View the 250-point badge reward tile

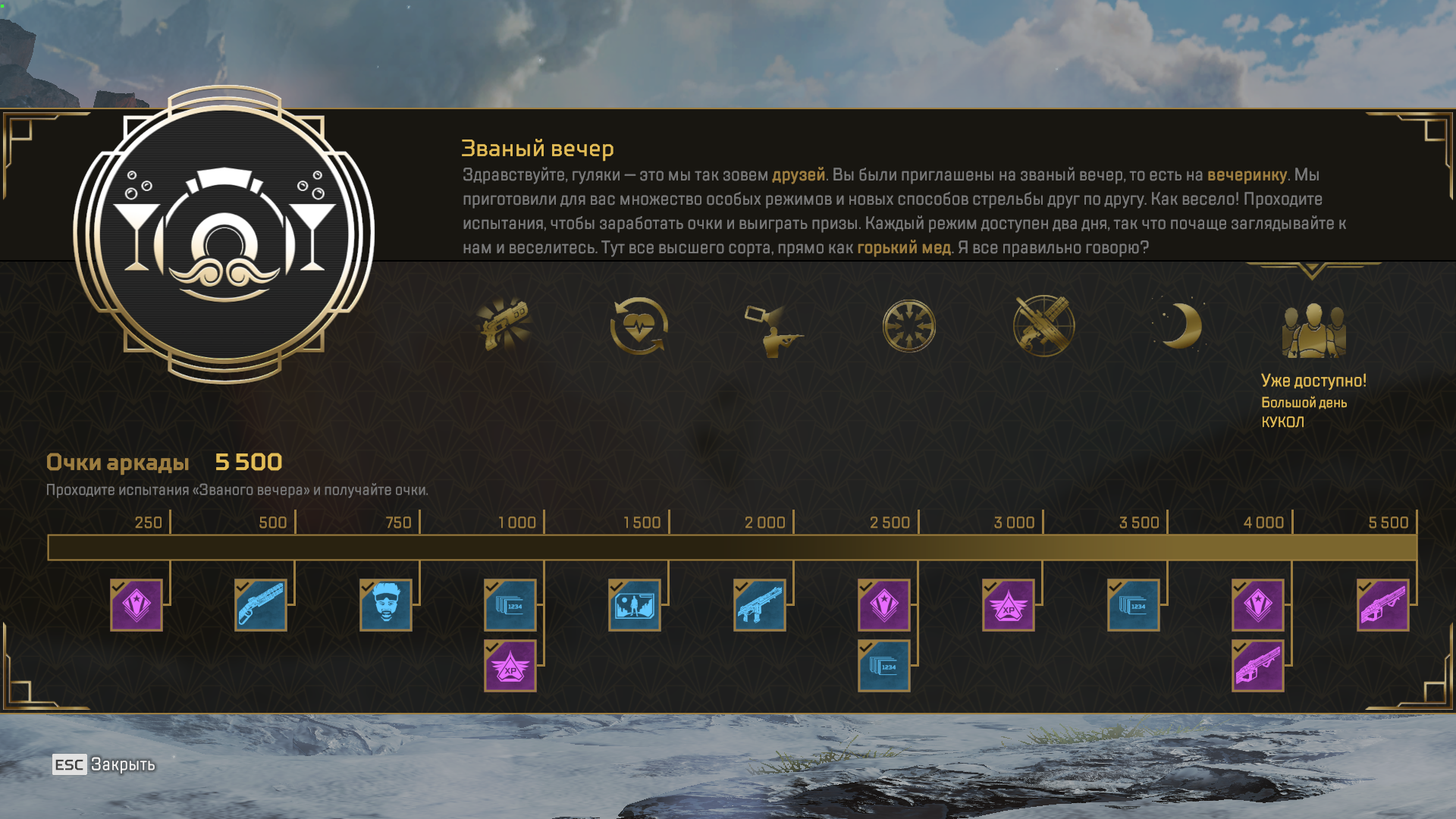coord(136,605)
